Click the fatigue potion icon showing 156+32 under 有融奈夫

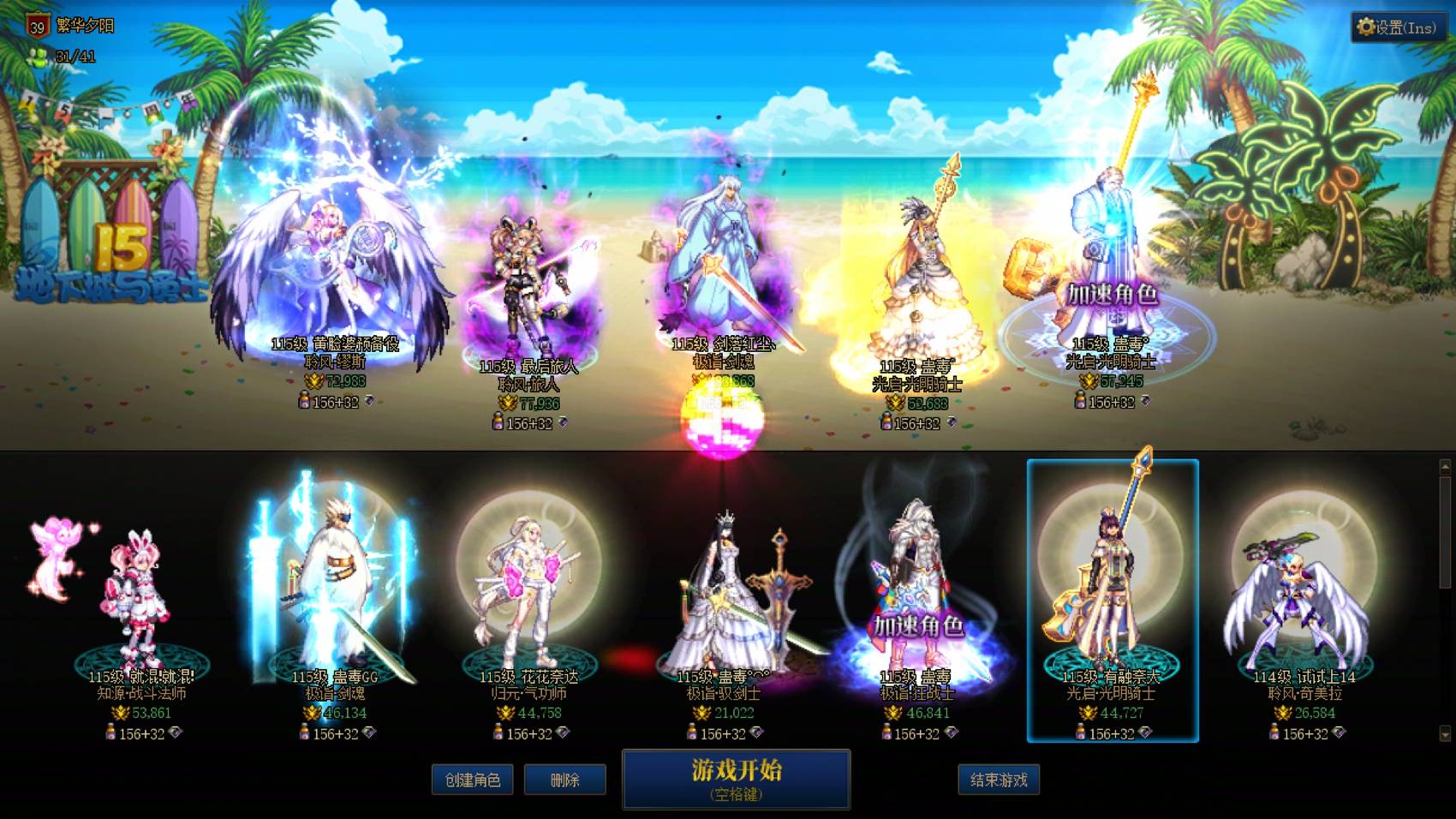click(x=1081, y=732)
